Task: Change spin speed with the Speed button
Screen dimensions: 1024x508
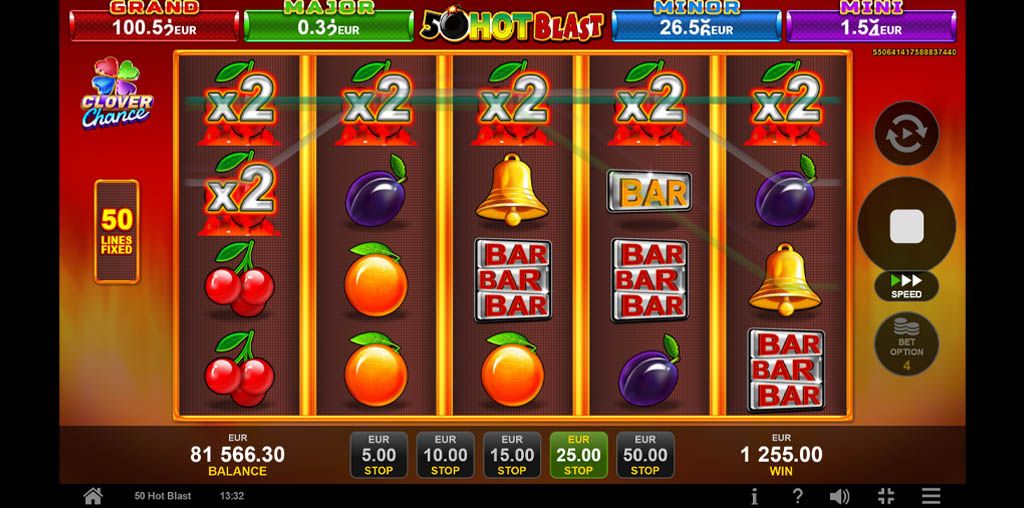Action: 906,286
